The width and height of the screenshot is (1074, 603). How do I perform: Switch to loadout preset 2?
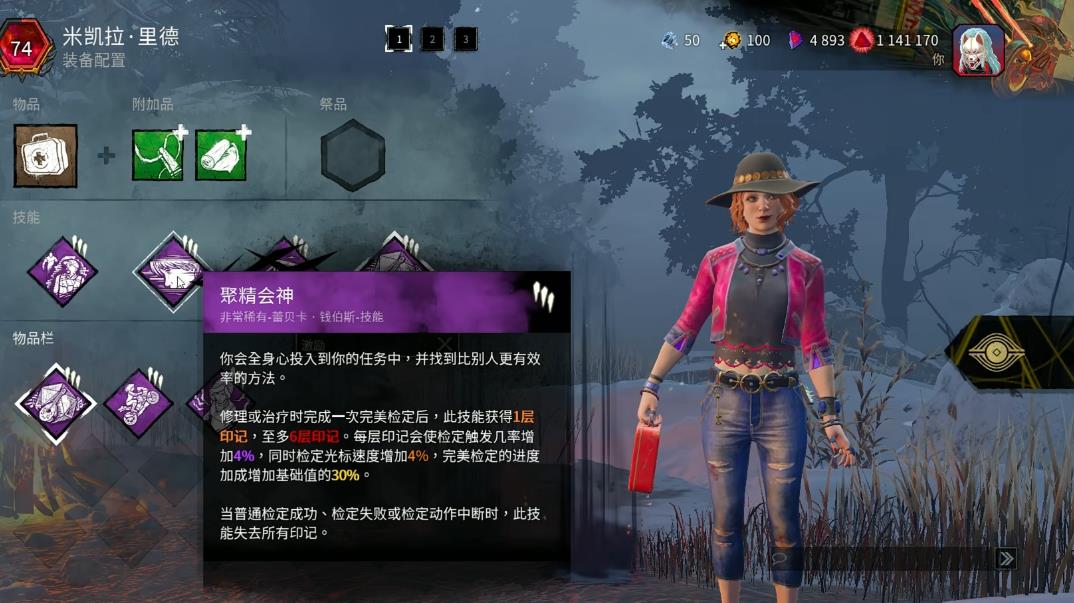click(432, 39)
